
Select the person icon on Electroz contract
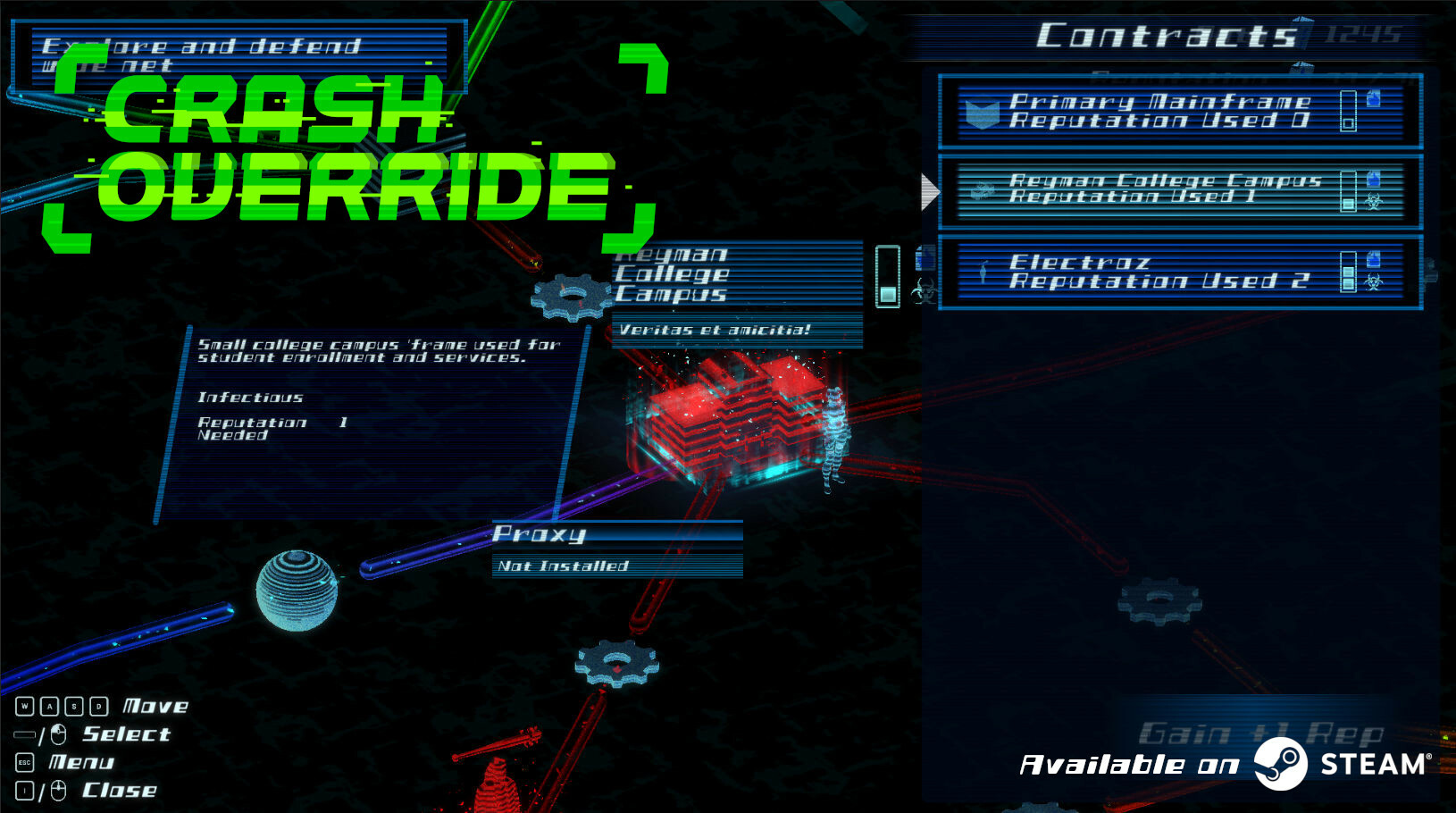tap(983, 271)
